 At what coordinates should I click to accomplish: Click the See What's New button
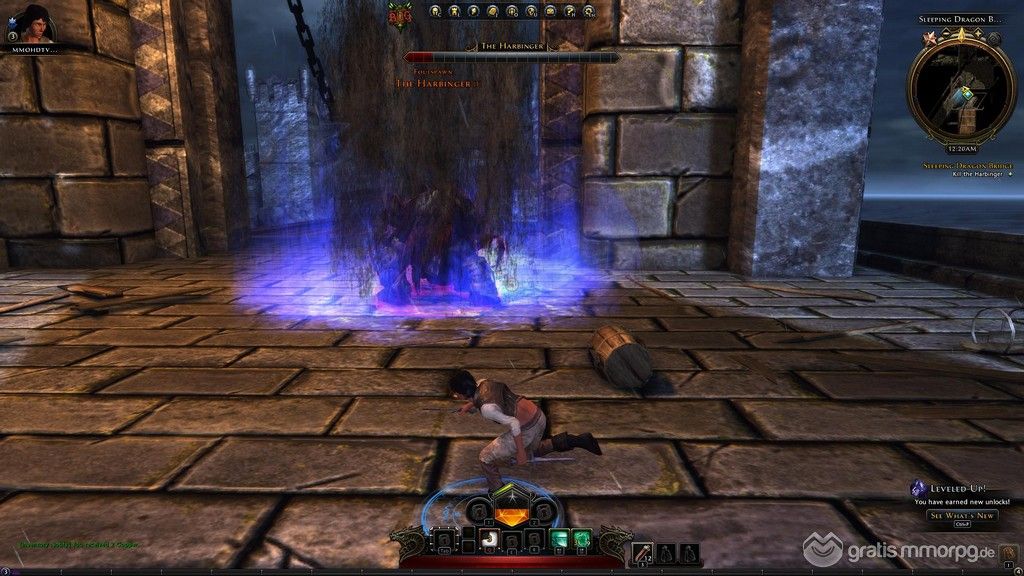[962, 515]
